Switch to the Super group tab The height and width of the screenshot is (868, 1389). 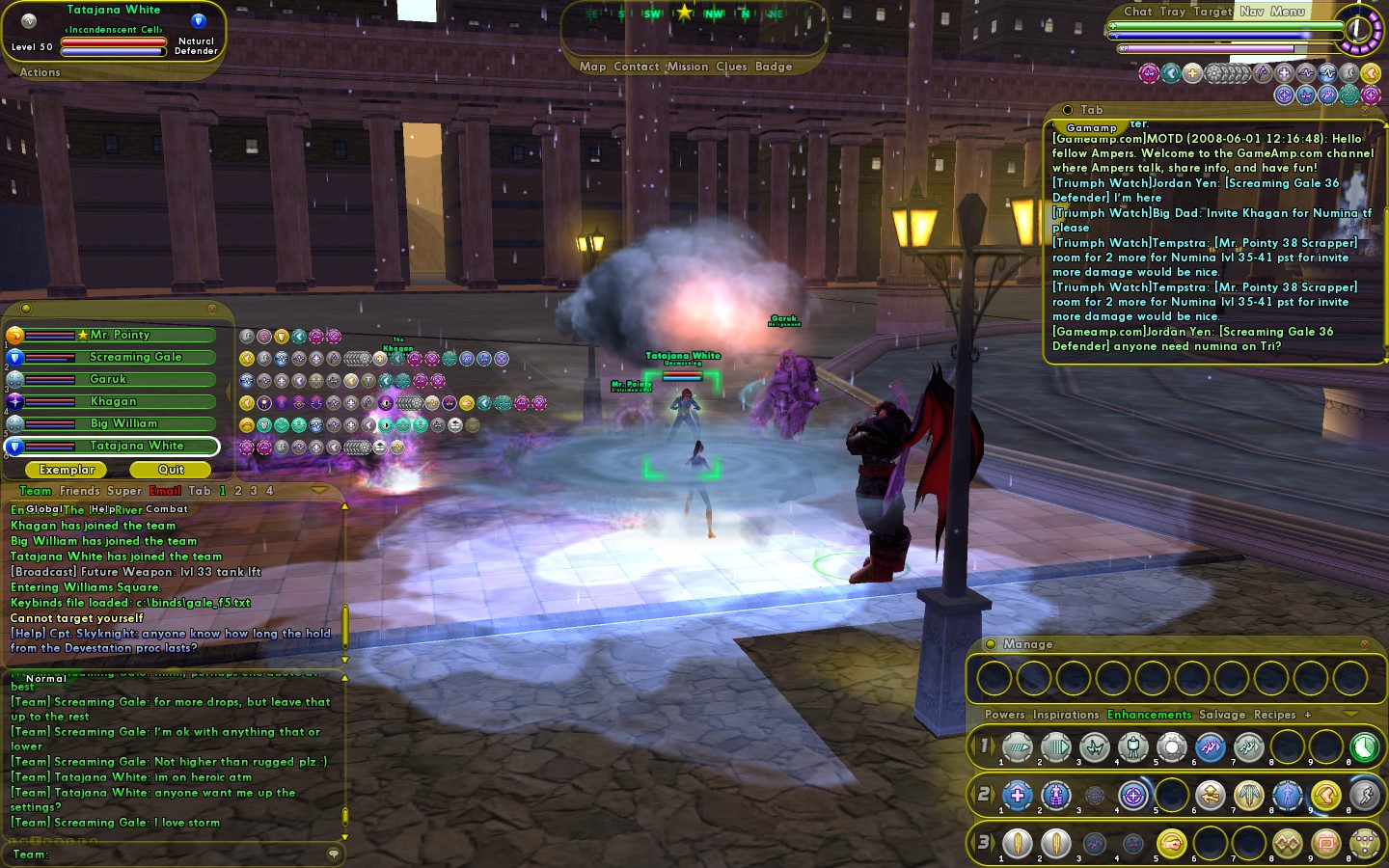point(124,491)
